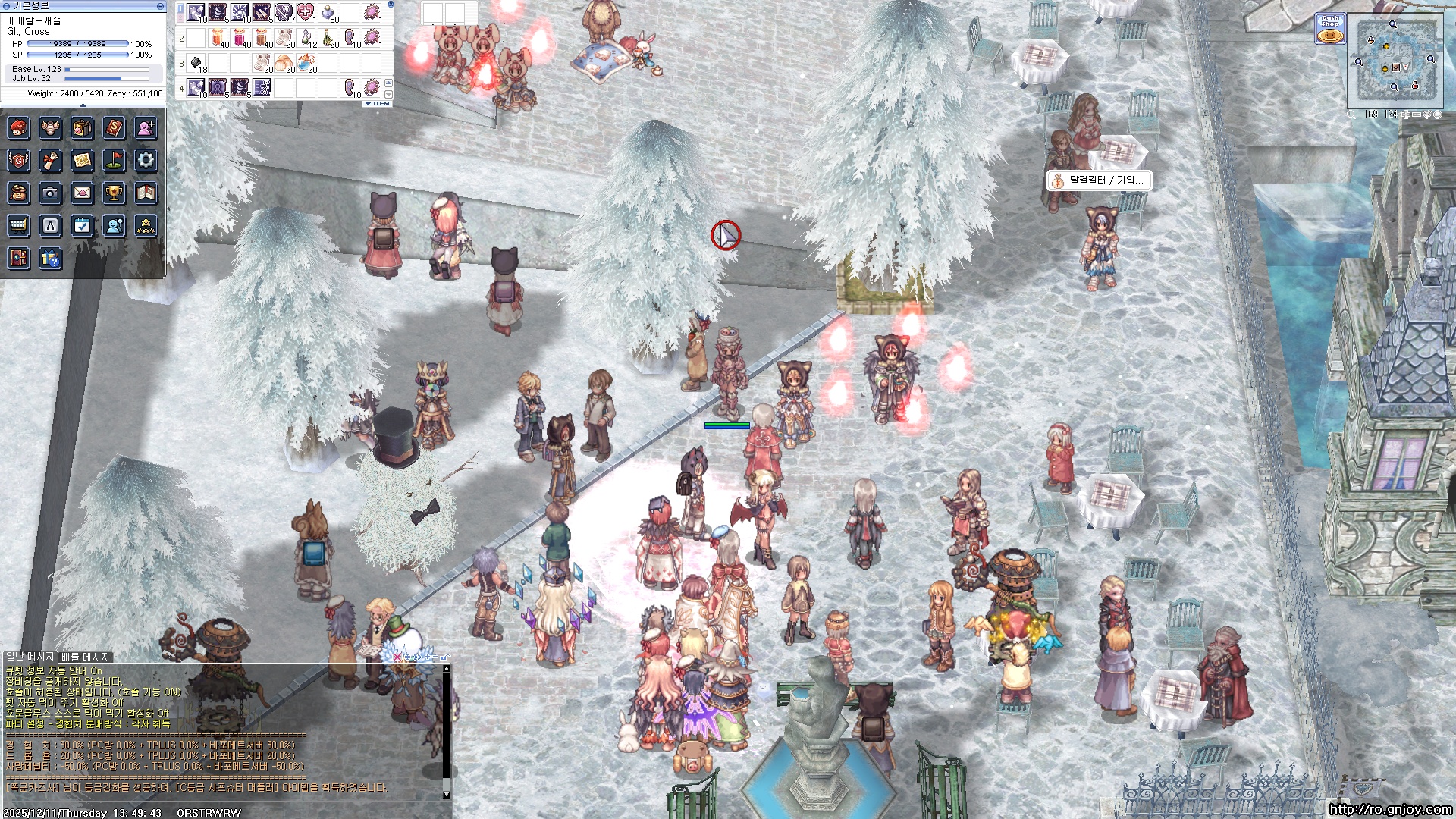The image size is (1456, 819).
Task: Open the calendar check icon
Action: [x=82, y=226]
